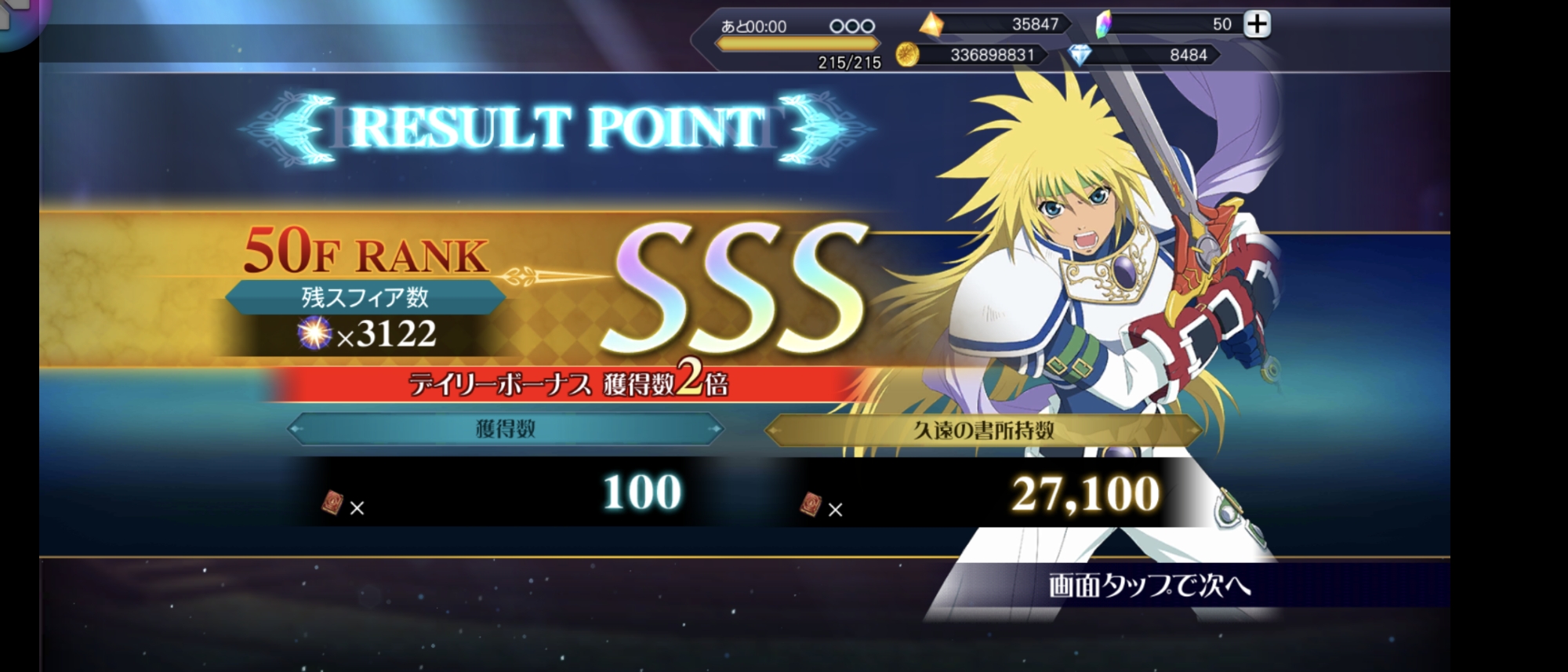Tap the 画面タップで次へ prompt to continue

coord(1149,585)
